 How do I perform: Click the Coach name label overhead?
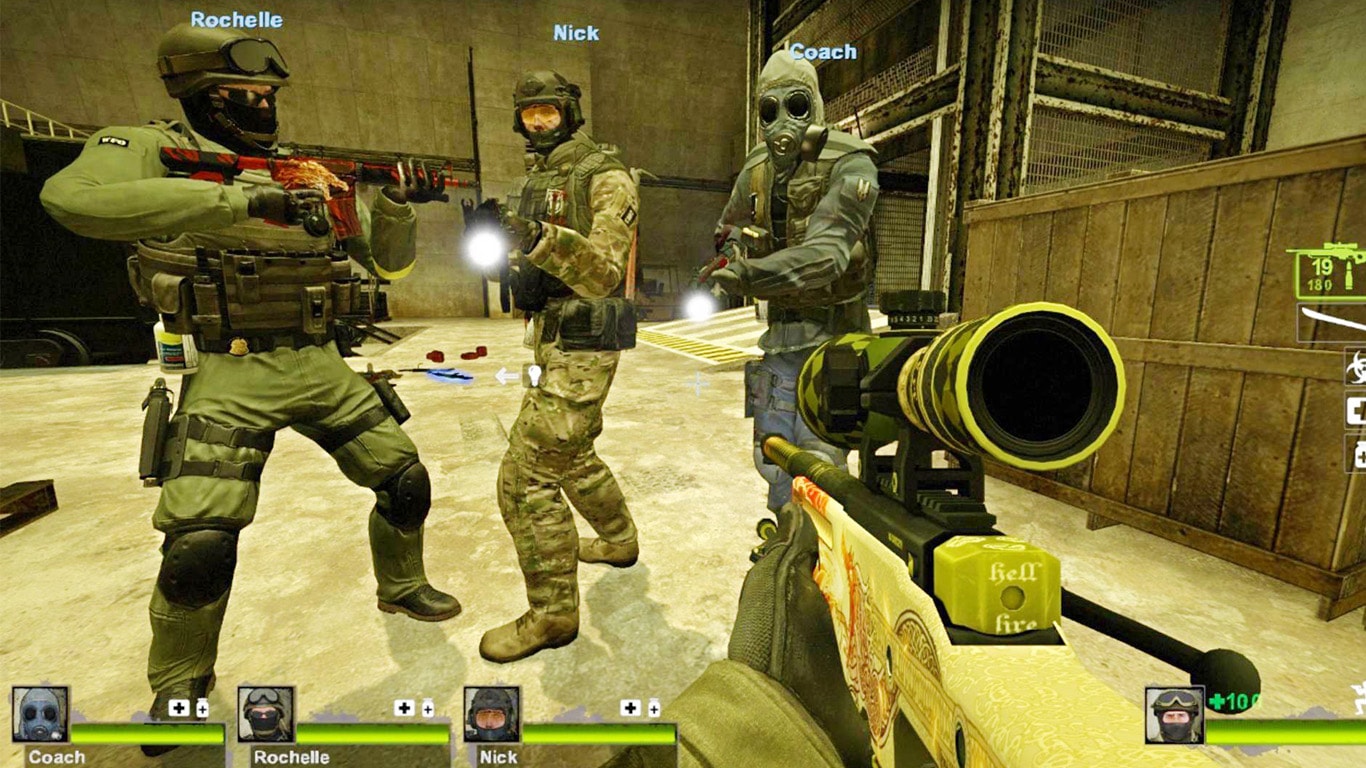[823, 52]
